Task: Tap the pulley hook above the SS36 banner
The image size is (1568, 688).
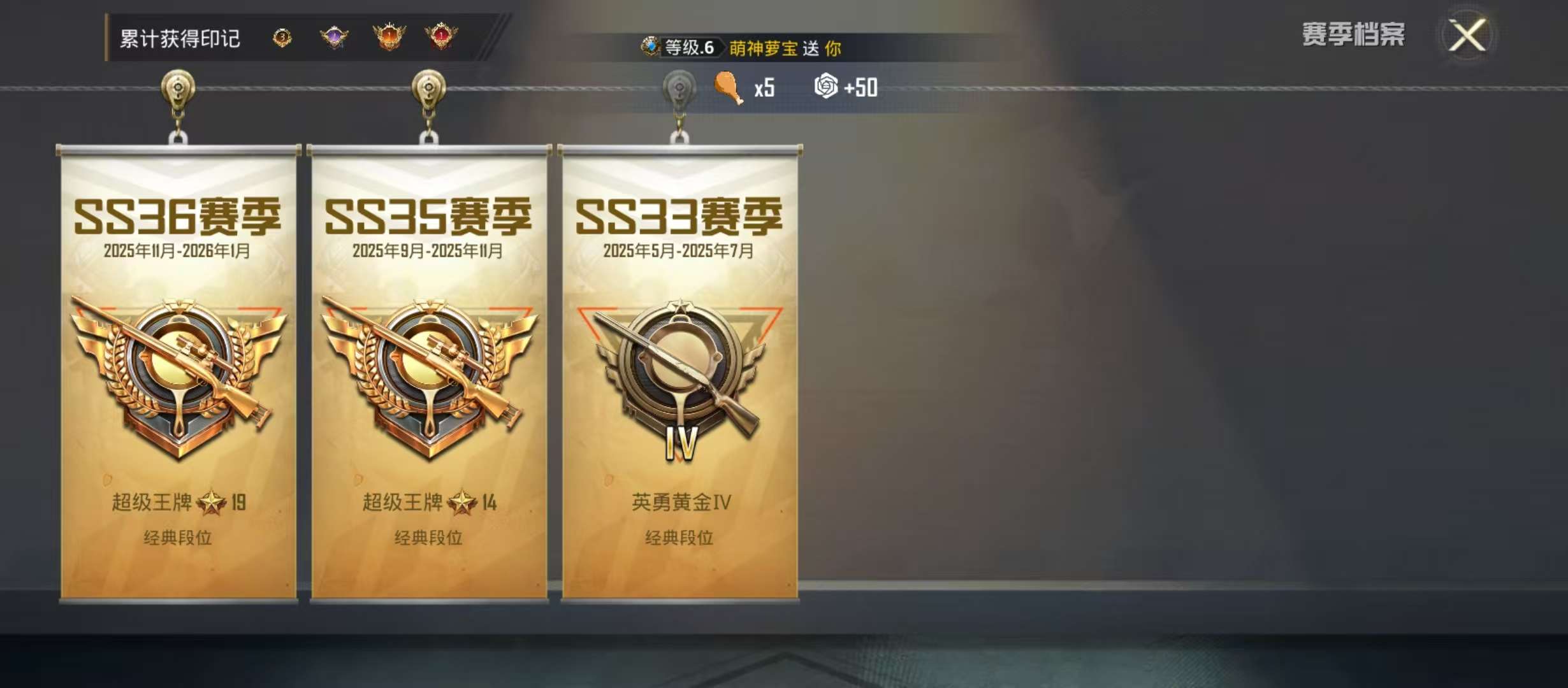Action: click(x=178, y=89)
